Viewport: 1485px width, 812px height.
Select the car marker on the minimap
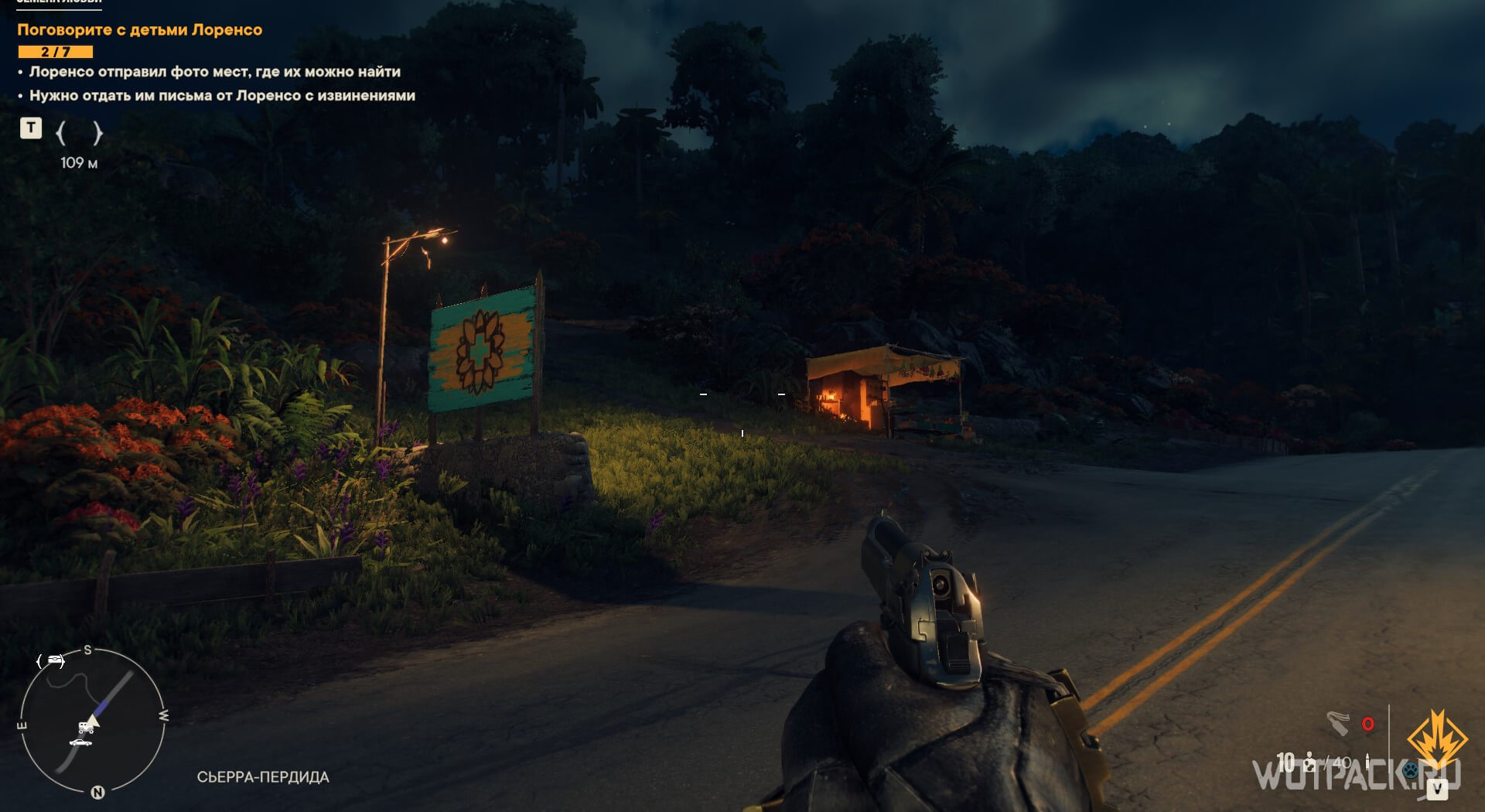tap(80, 743)
